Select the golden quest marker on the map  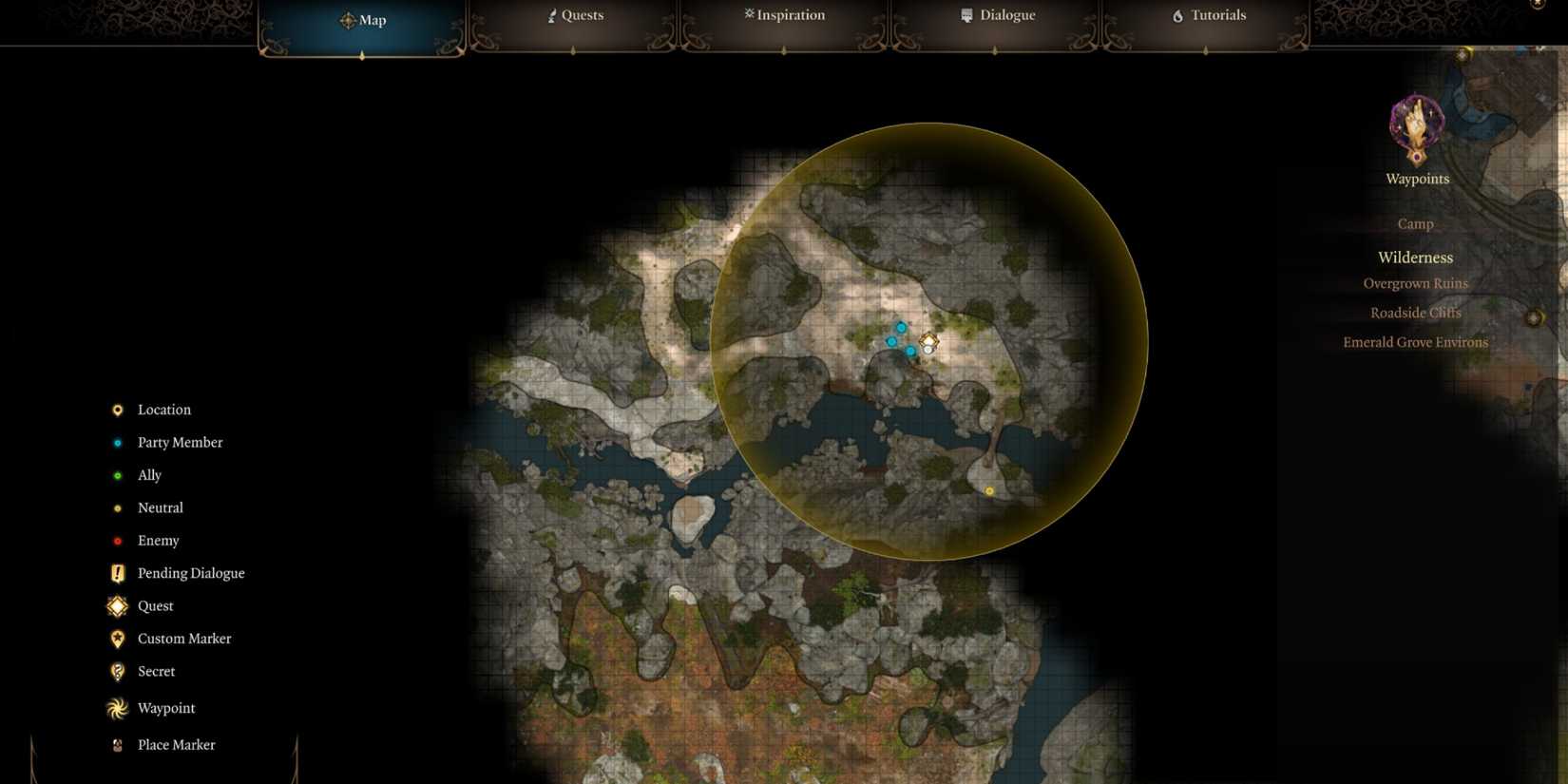pyautogui.click(x=928, y=342)
